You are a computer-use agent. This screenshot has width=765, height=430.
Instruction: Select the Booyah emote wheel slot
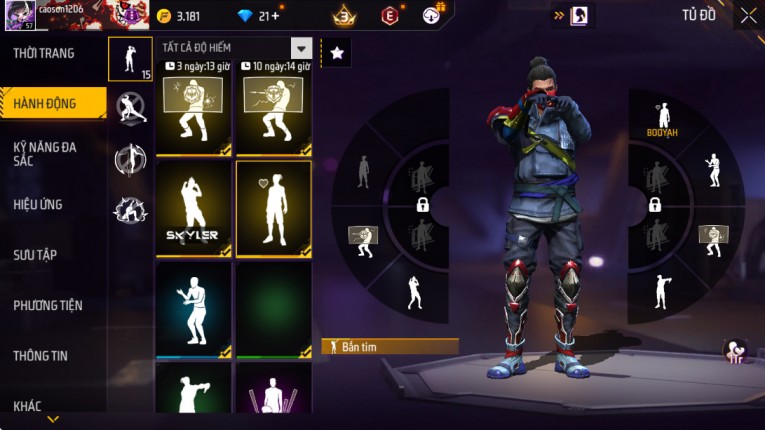click(x=661, y=118)
